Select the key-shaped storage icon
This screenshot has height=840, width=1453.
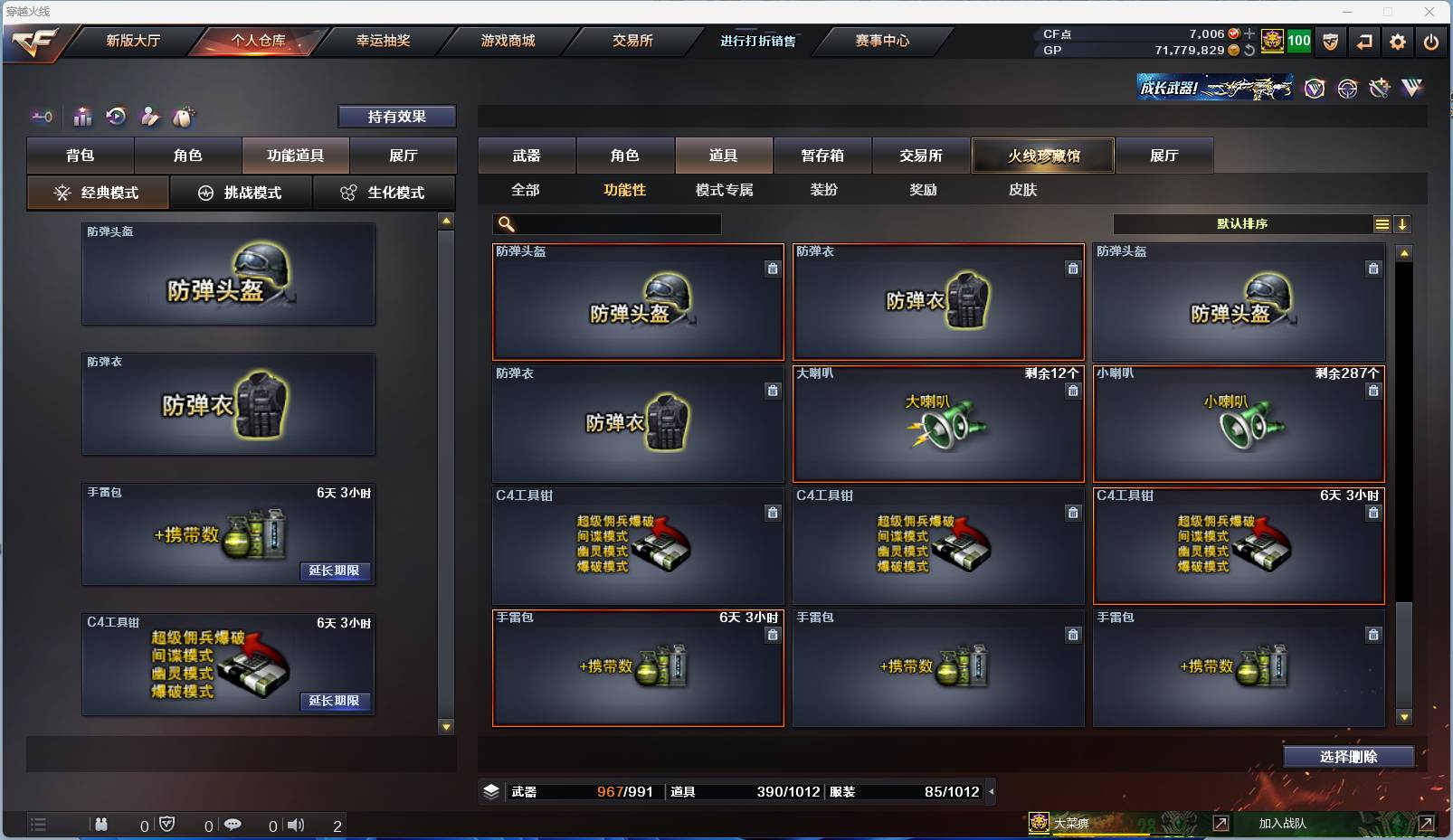click(42, 117)
